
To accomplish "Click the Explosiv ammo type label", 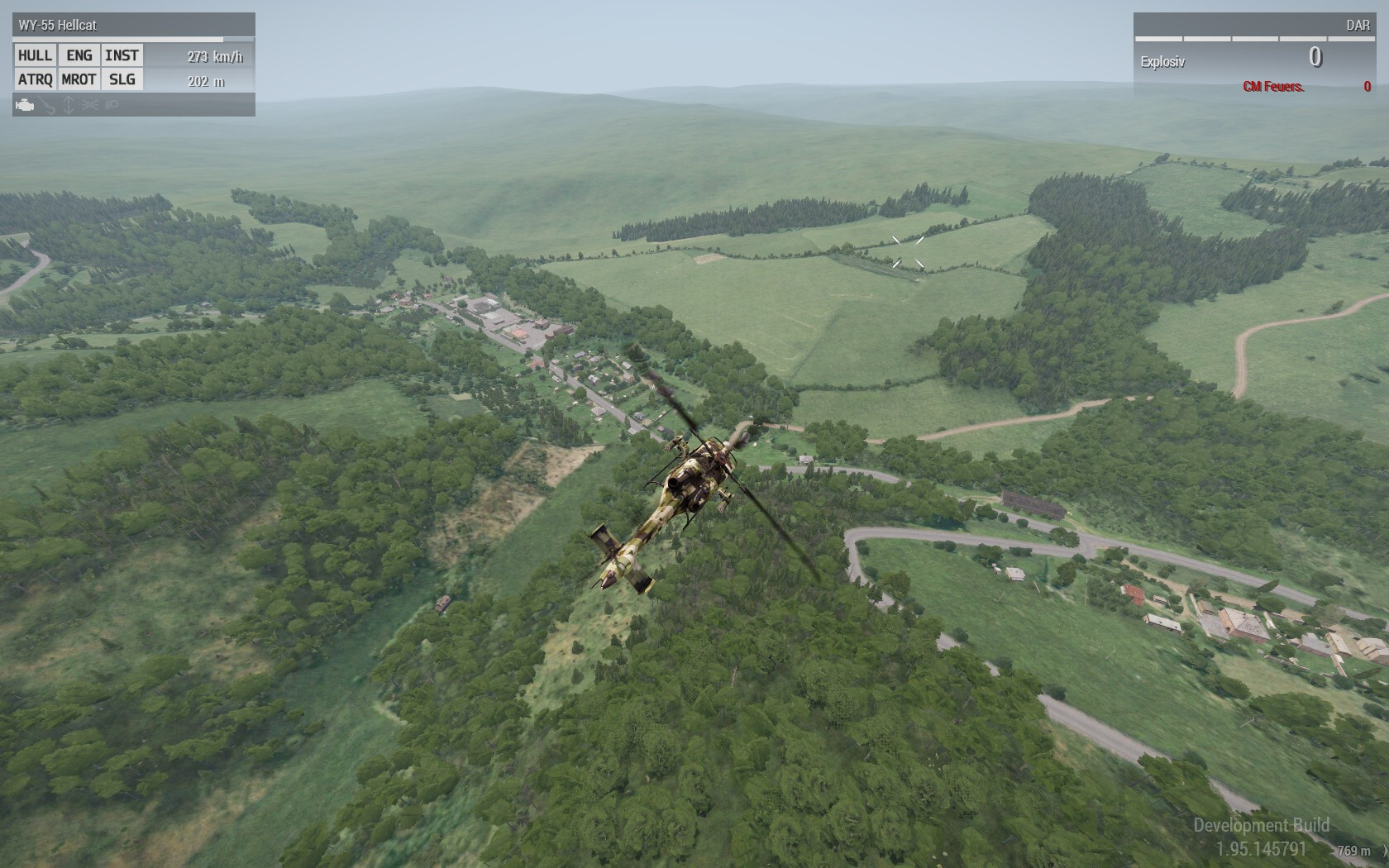I will tap(1162, 62).
